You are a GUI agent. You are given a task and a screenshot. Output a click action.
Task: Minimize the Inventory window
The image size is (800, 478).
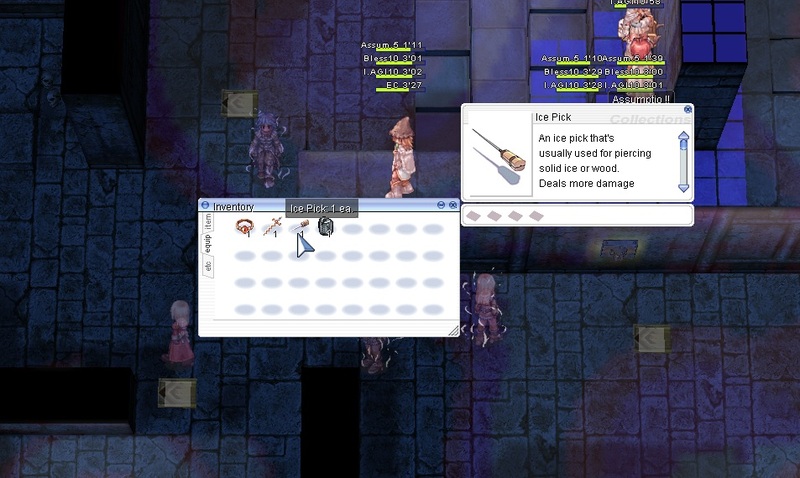441,206
